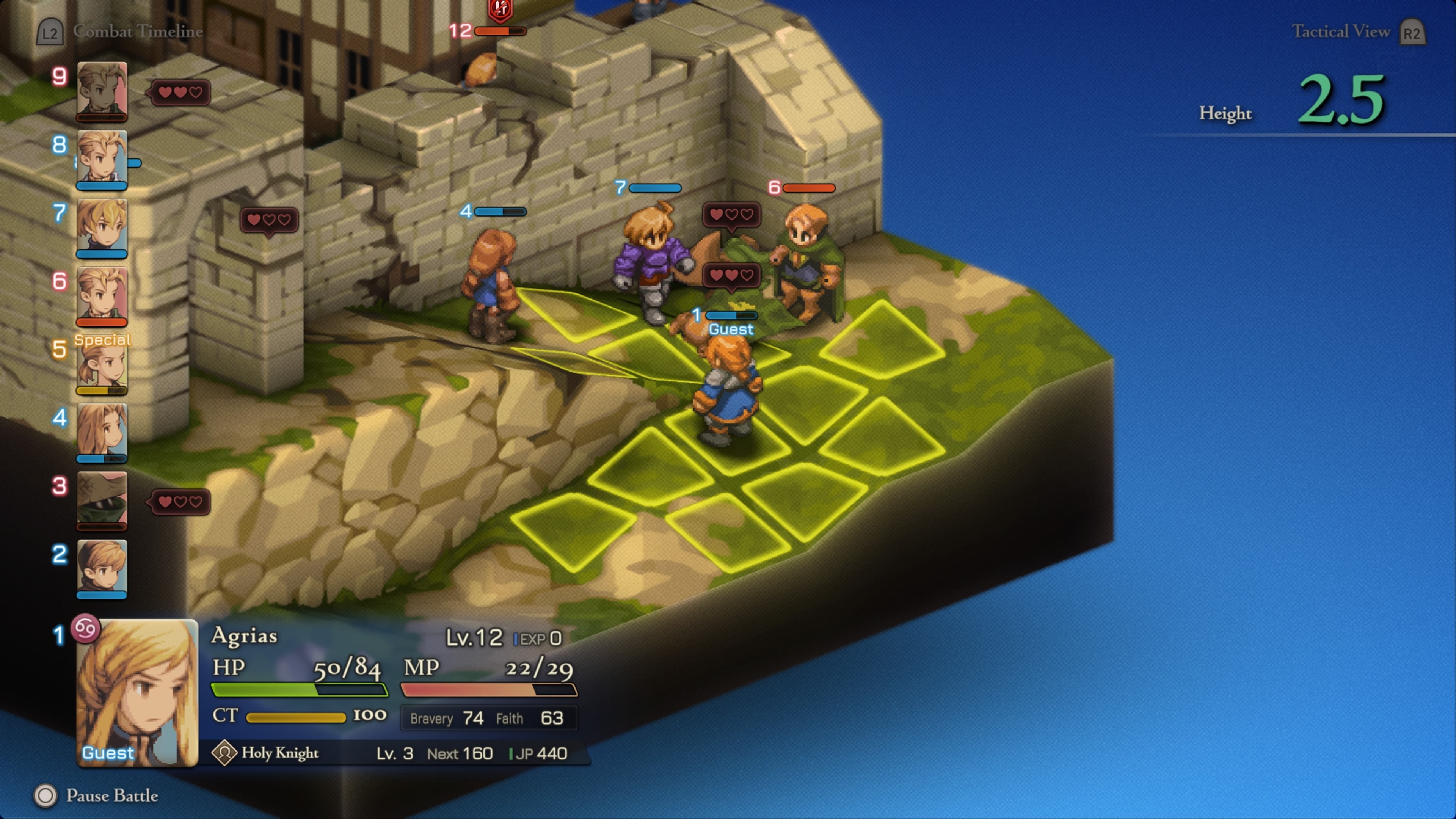Viewport: 1456px width, 819px height.
Task: Select the Special portrait at turn 5
Action: [102, 364]
